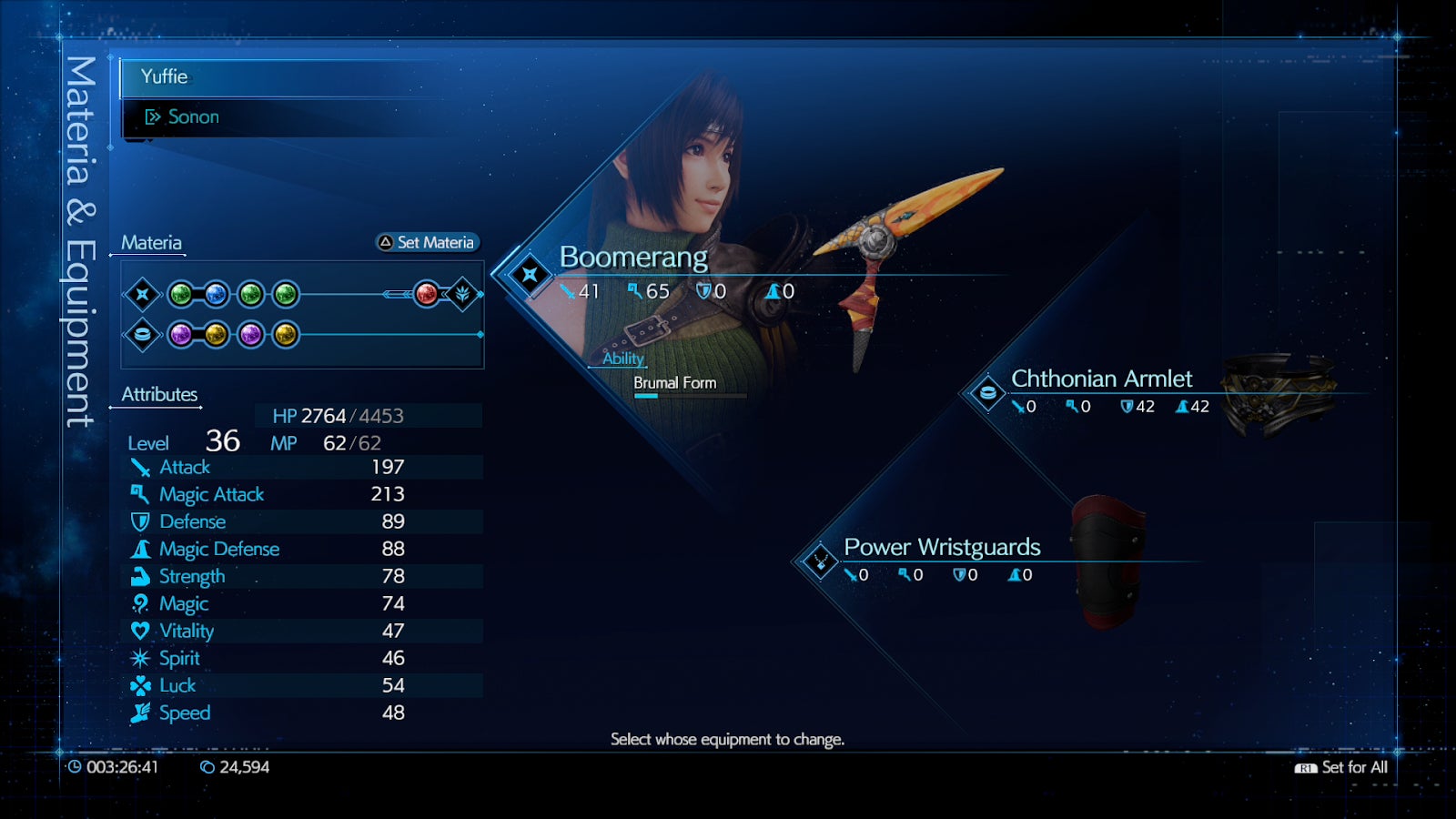
Task: Select the Boomerang weapon name
Action: tap(635, 257)
